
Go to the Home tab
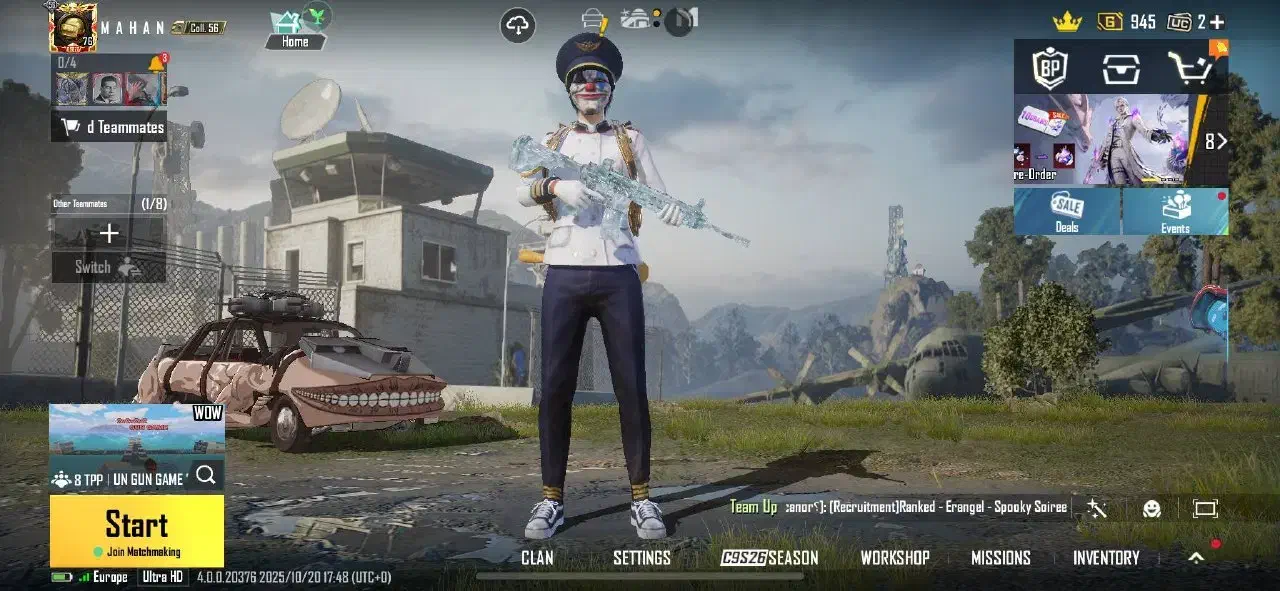pyautogui.click(x=295, y=30)
